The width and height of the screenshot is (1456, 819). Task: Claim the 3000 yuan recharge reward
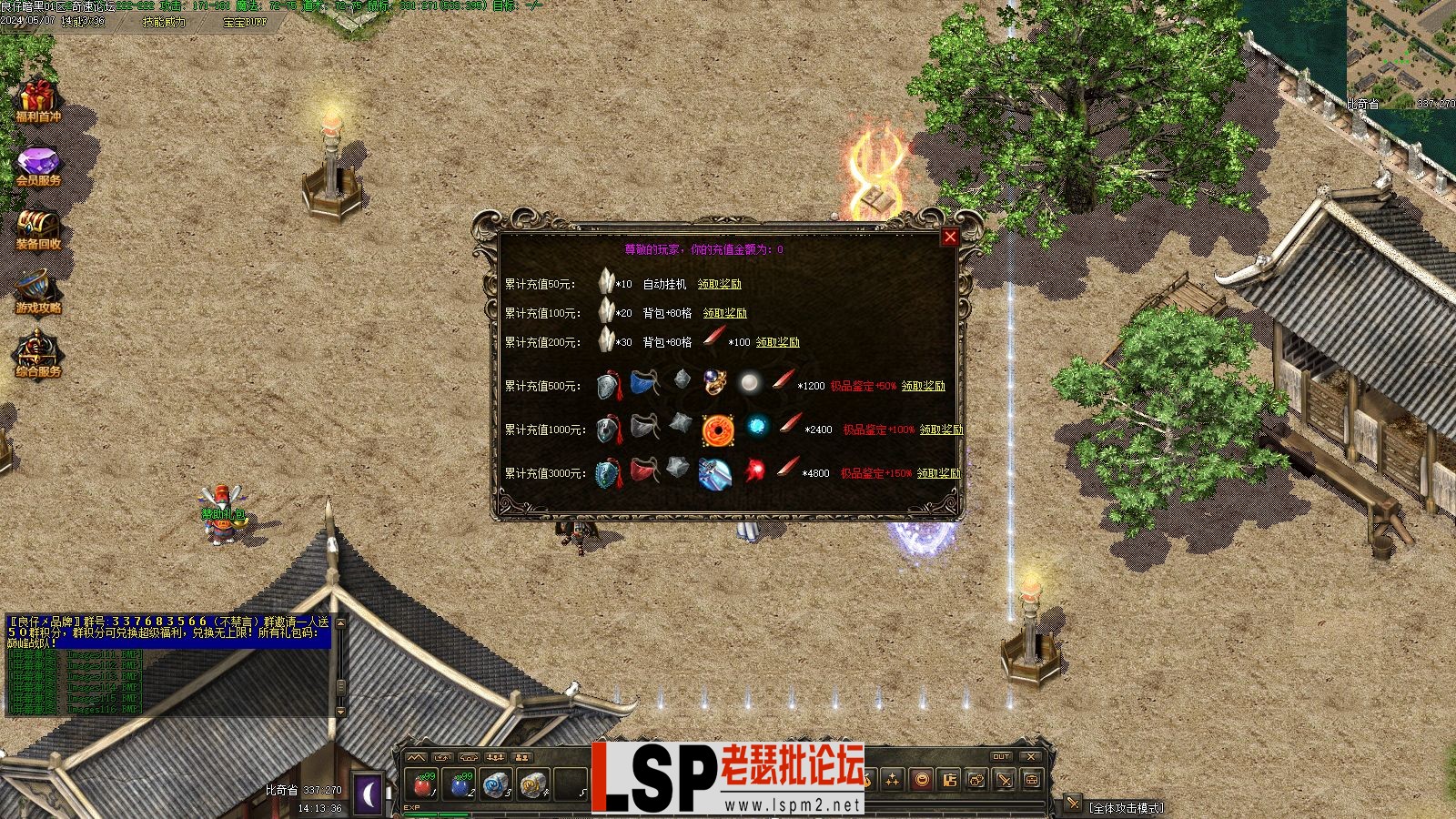(938, 473)
